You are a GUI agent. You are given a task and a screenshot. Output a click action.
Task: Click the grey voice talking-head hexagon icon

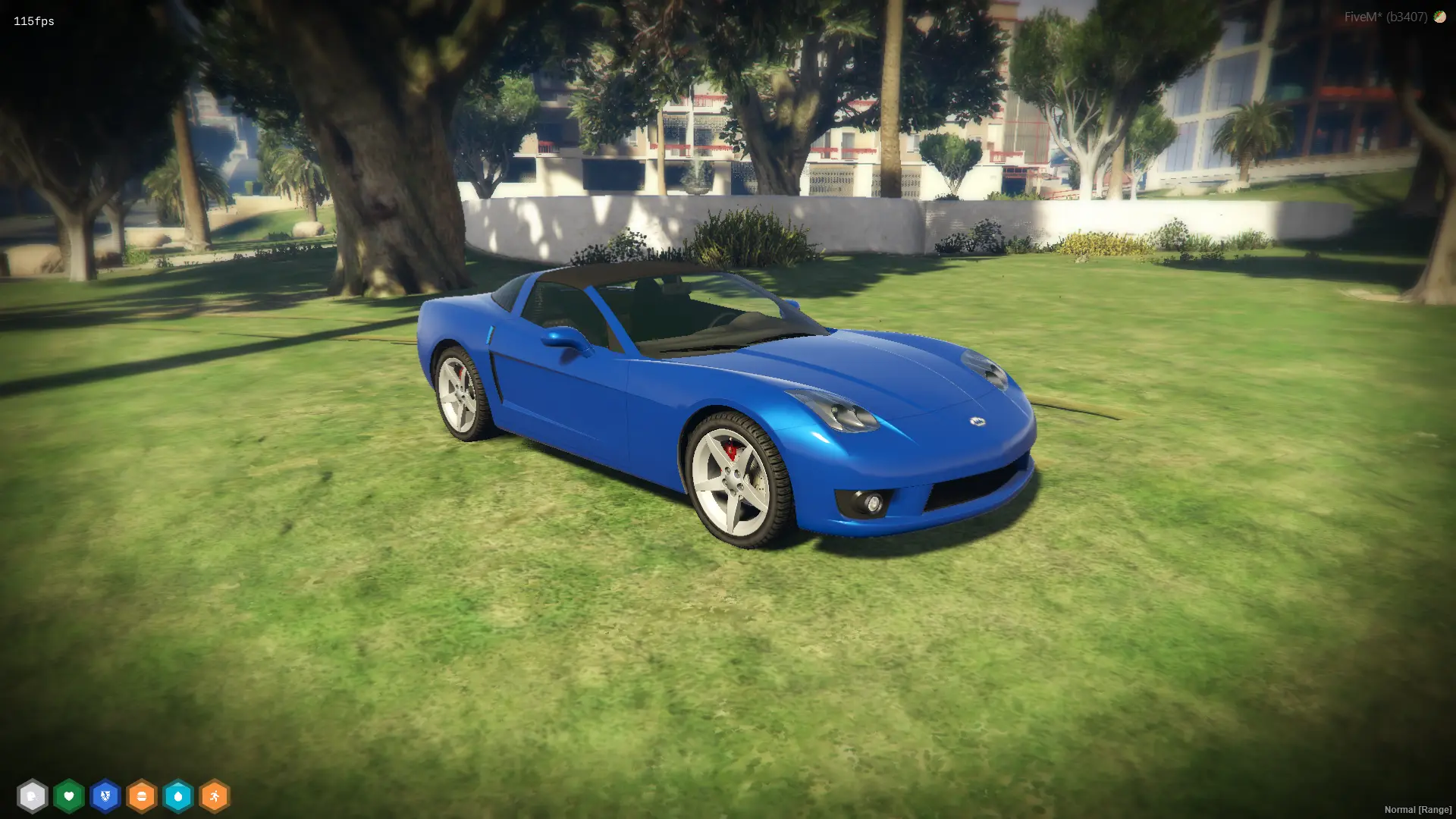pyautogui.click(x=32, y=796)
